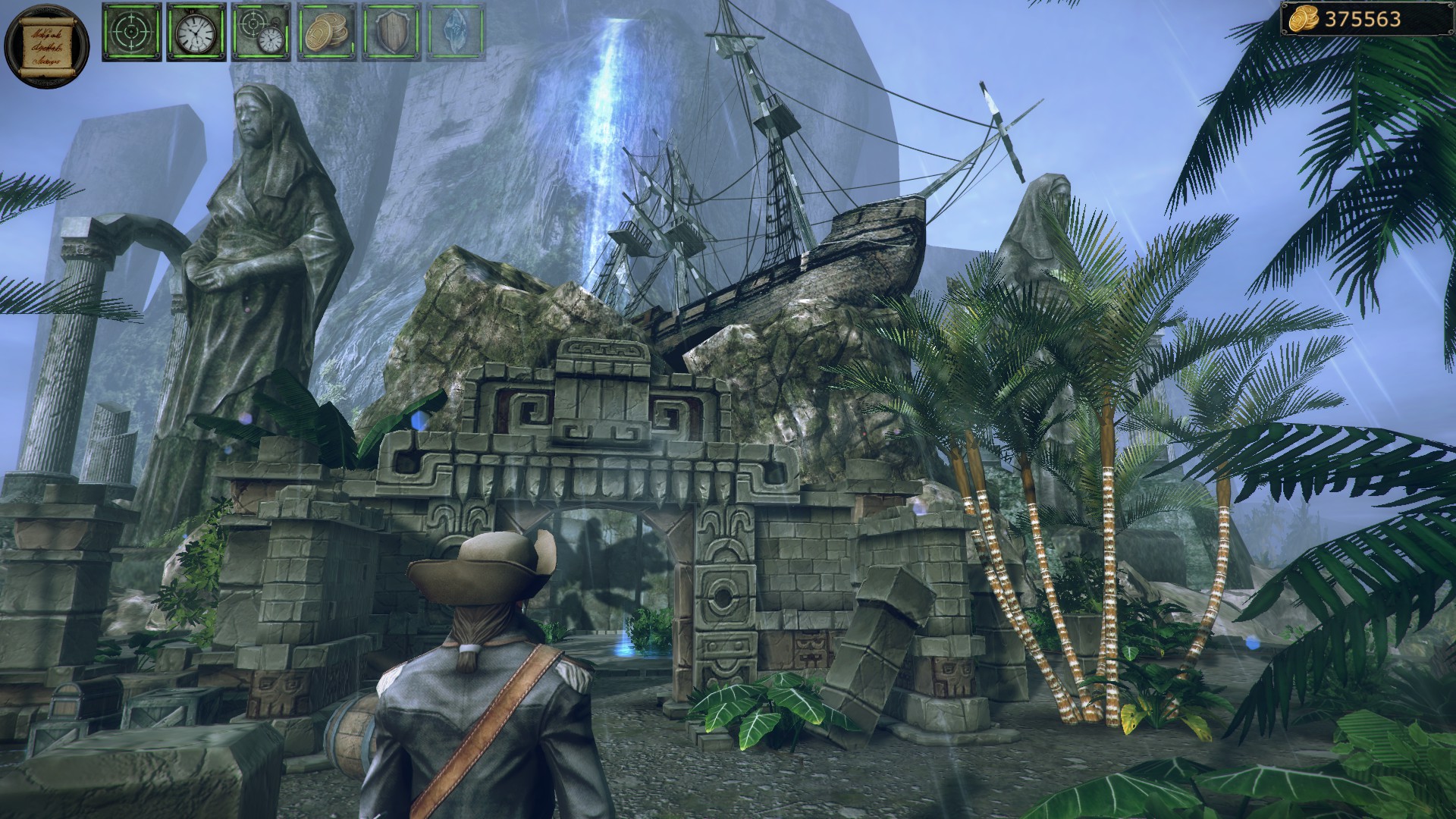Trigger the gold coins skill
The image size is (1456, 819).
pyautogui.click(x=325, y=32)
